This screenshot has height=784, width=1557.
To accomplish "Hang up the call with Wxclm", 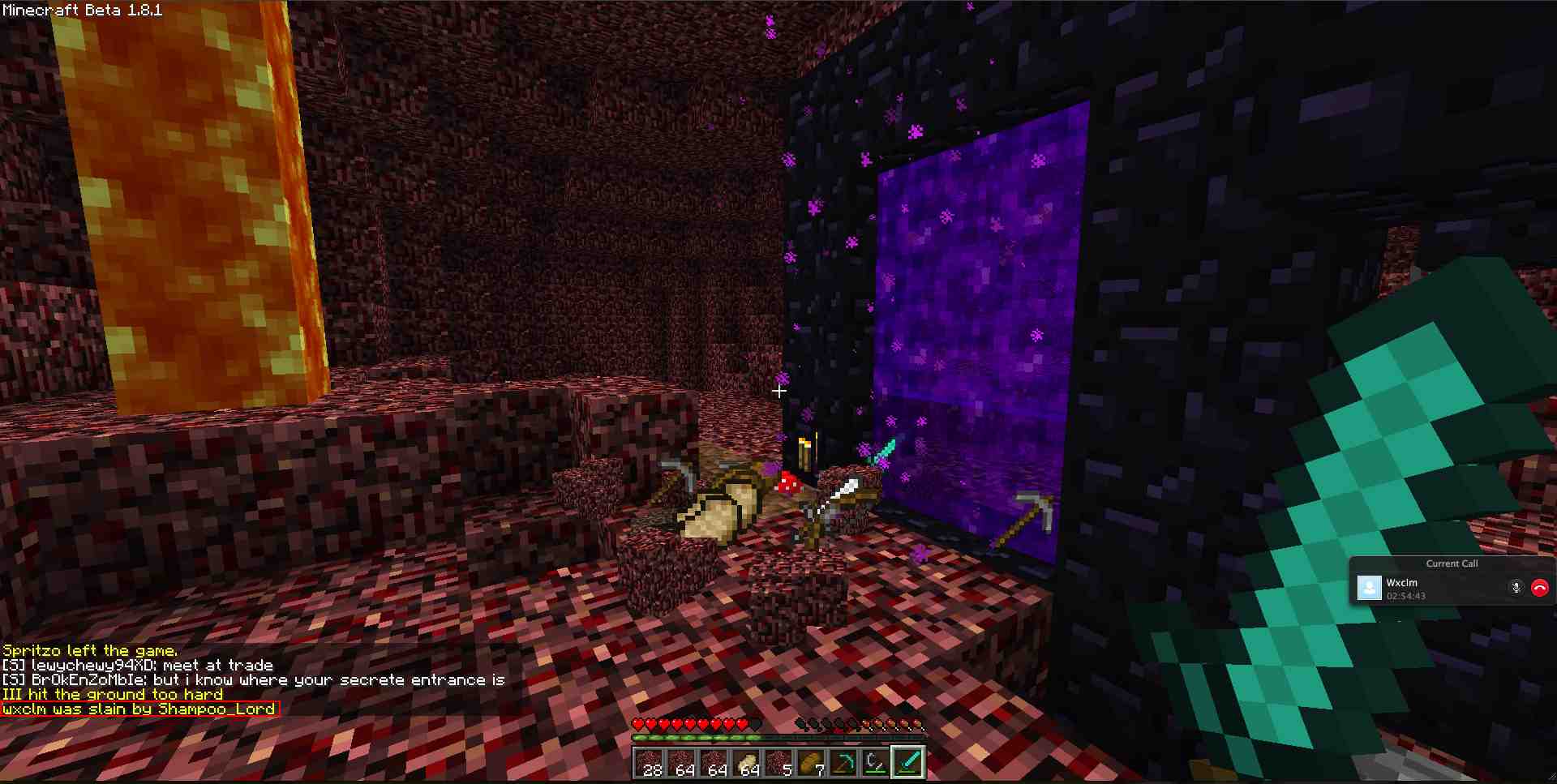I will point(1539,588).
